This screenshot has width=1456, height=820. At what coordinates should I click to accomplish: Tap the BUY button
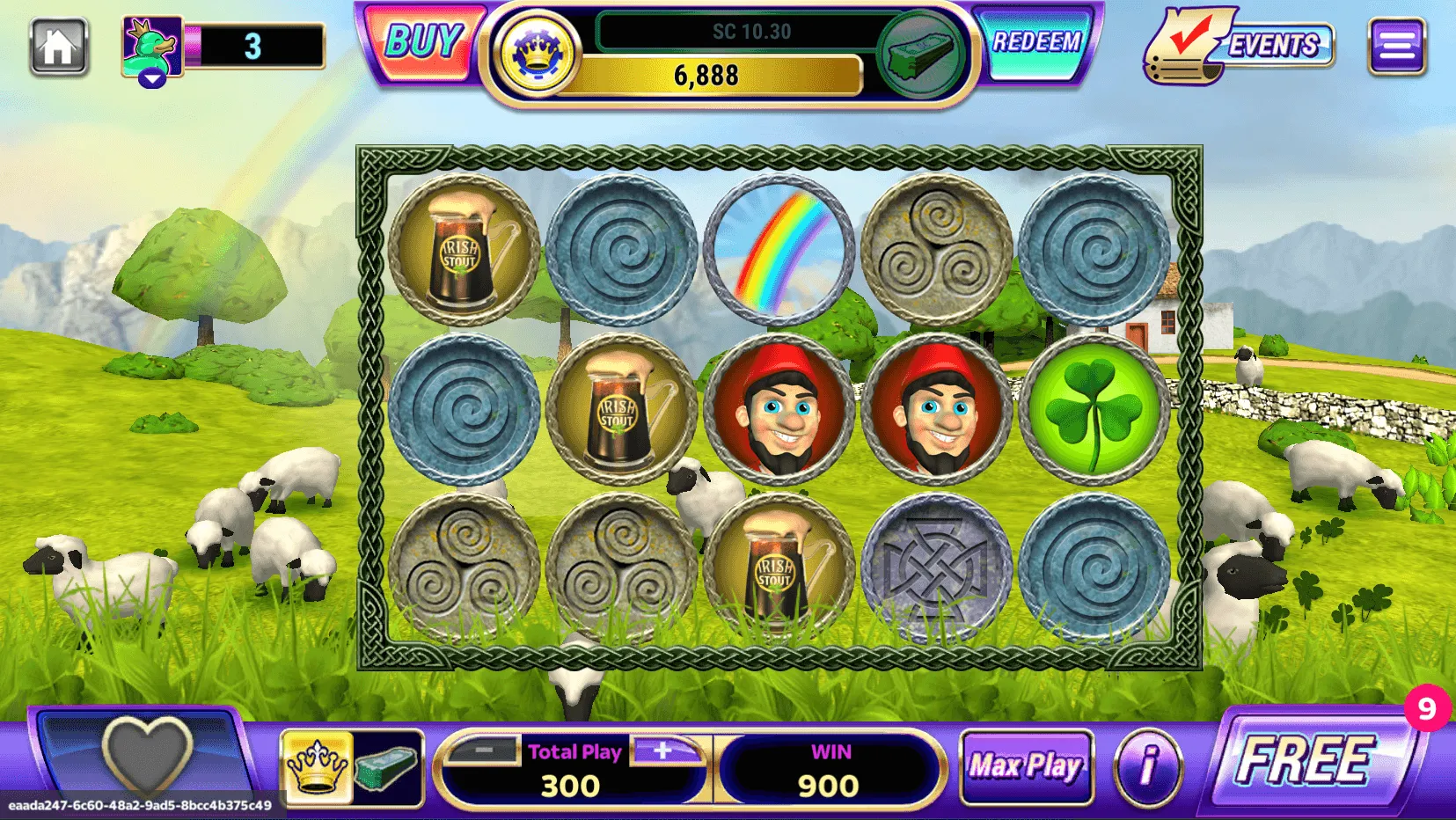(x=423, y=44)
